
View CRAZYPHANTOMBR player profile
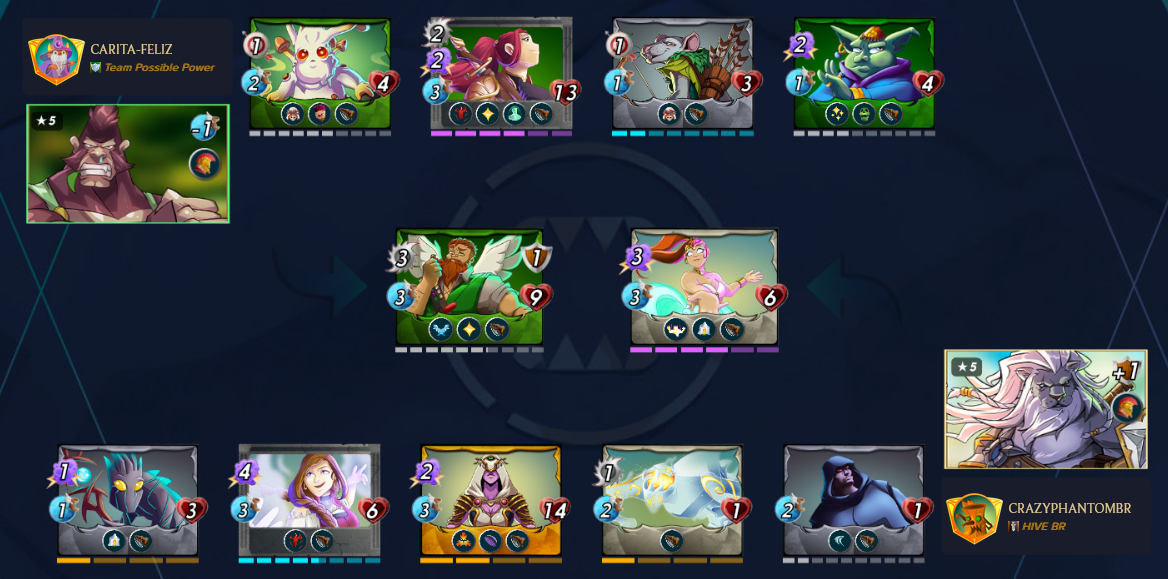tap(1069, 508)
